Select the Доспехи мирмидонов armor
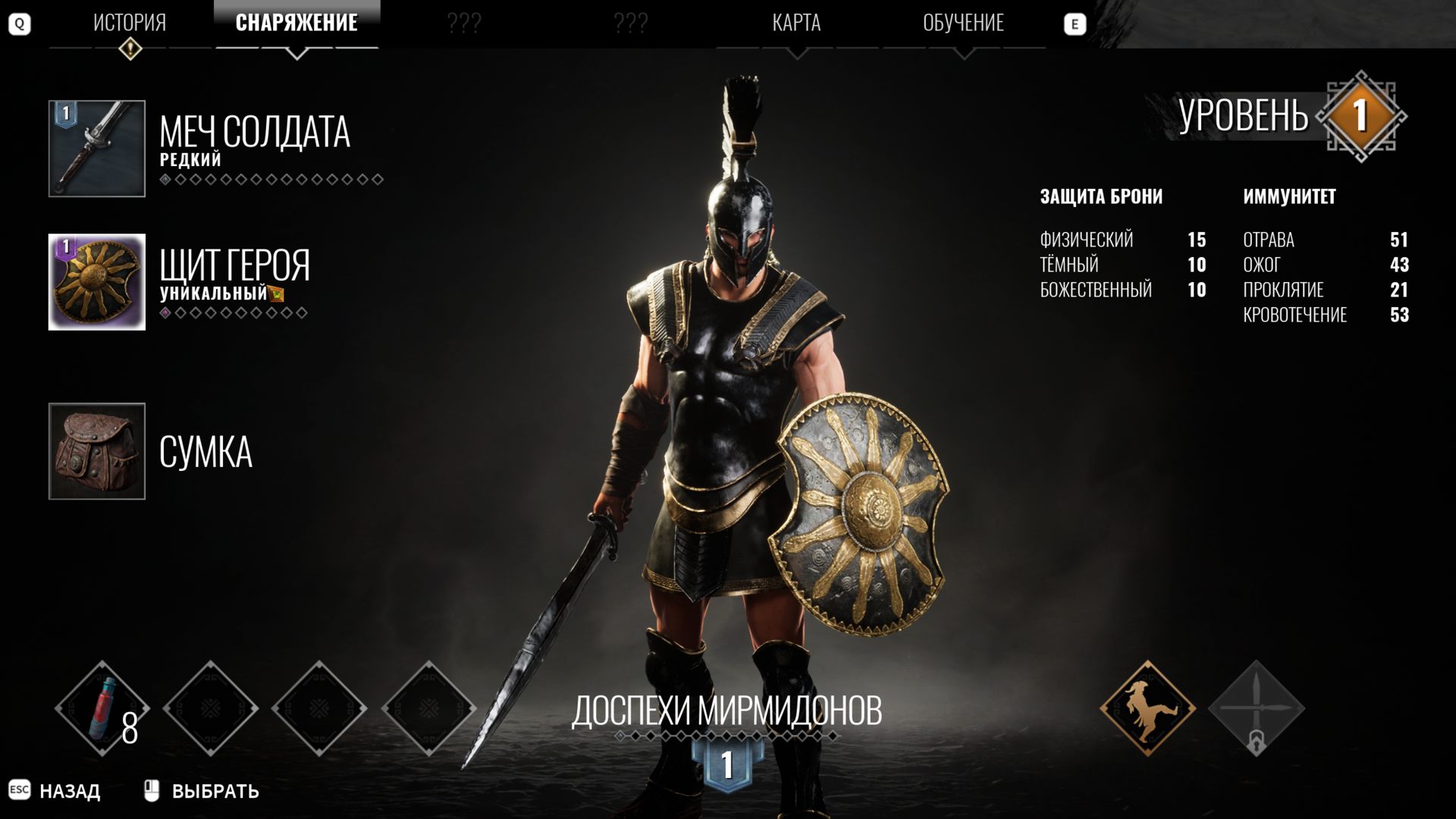Screen dimensions: 1456x819 point(726,711)
